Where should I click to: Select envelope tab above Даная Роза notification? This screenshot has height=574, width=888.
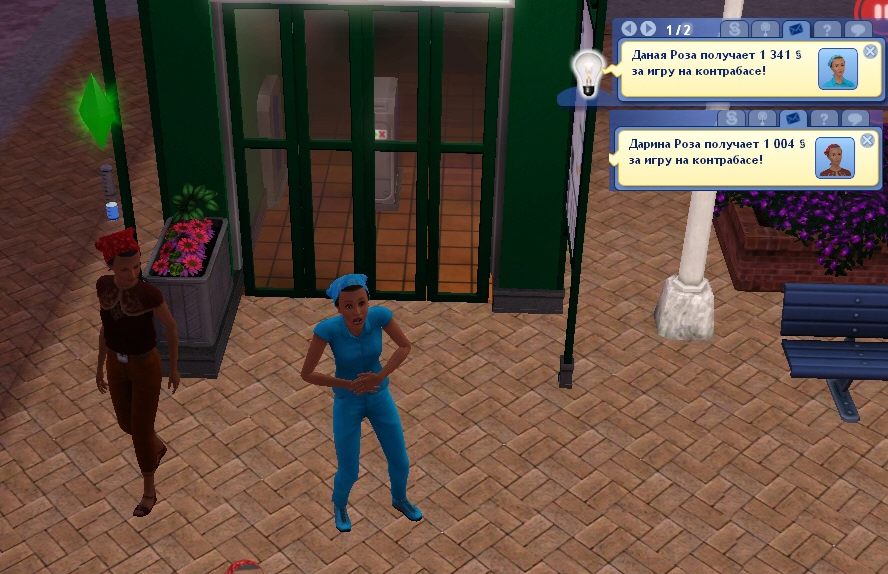click(795, 30)
